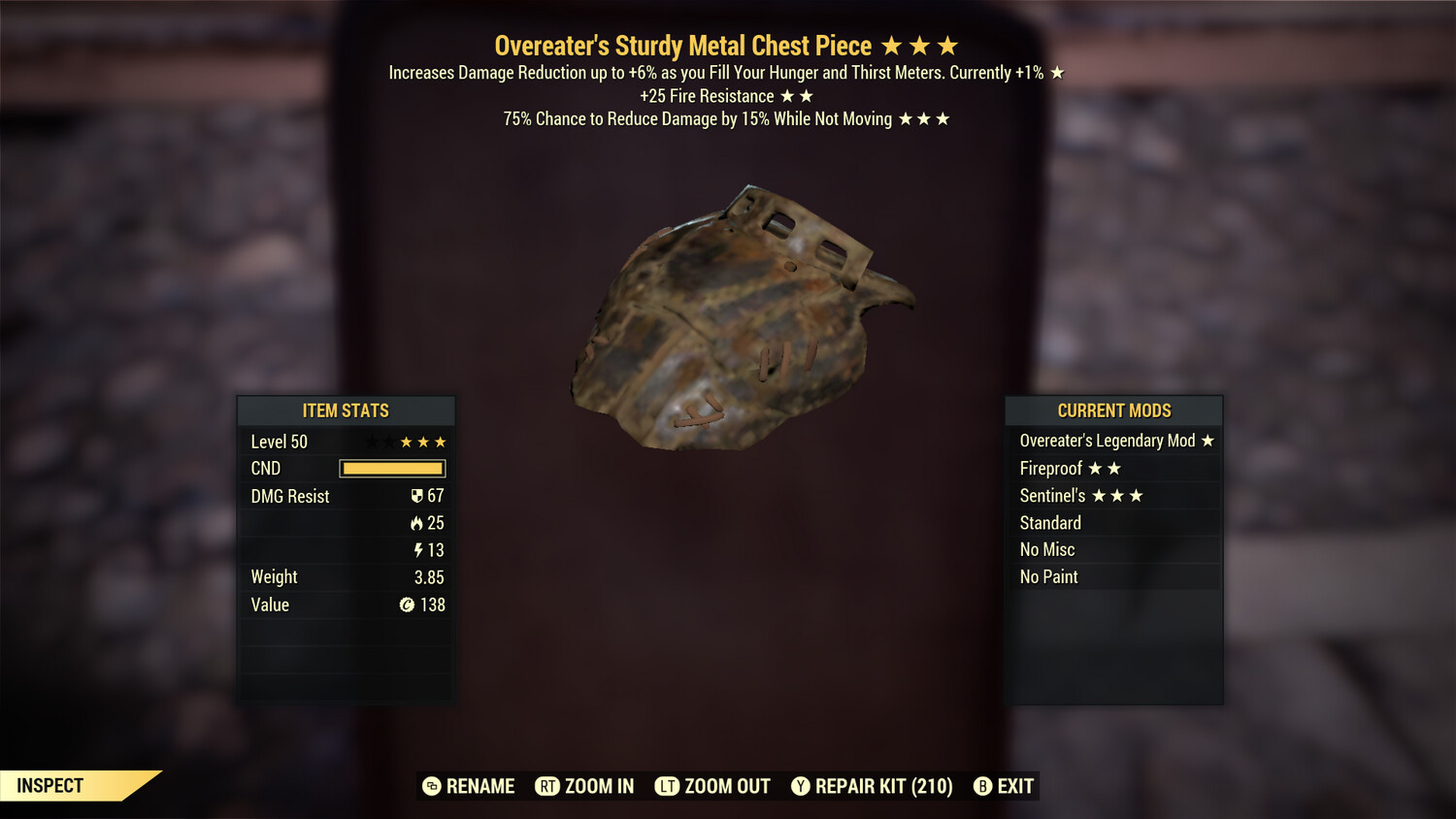Click the Rename option
The height and width of the screenshot is (819, 1456).
pos(469,786)
